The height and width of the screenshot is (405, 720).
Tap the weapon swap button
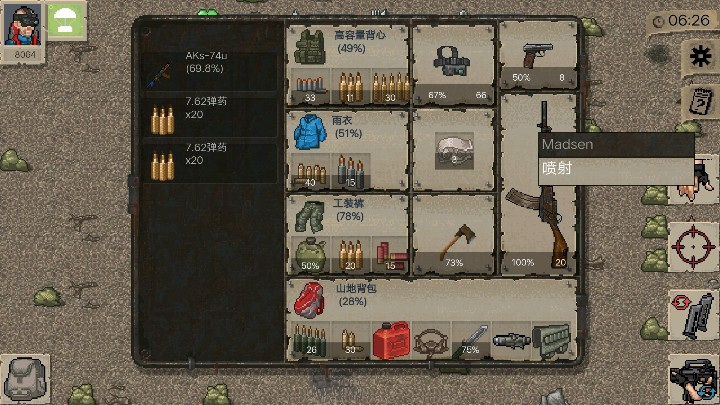click(693, 378)
